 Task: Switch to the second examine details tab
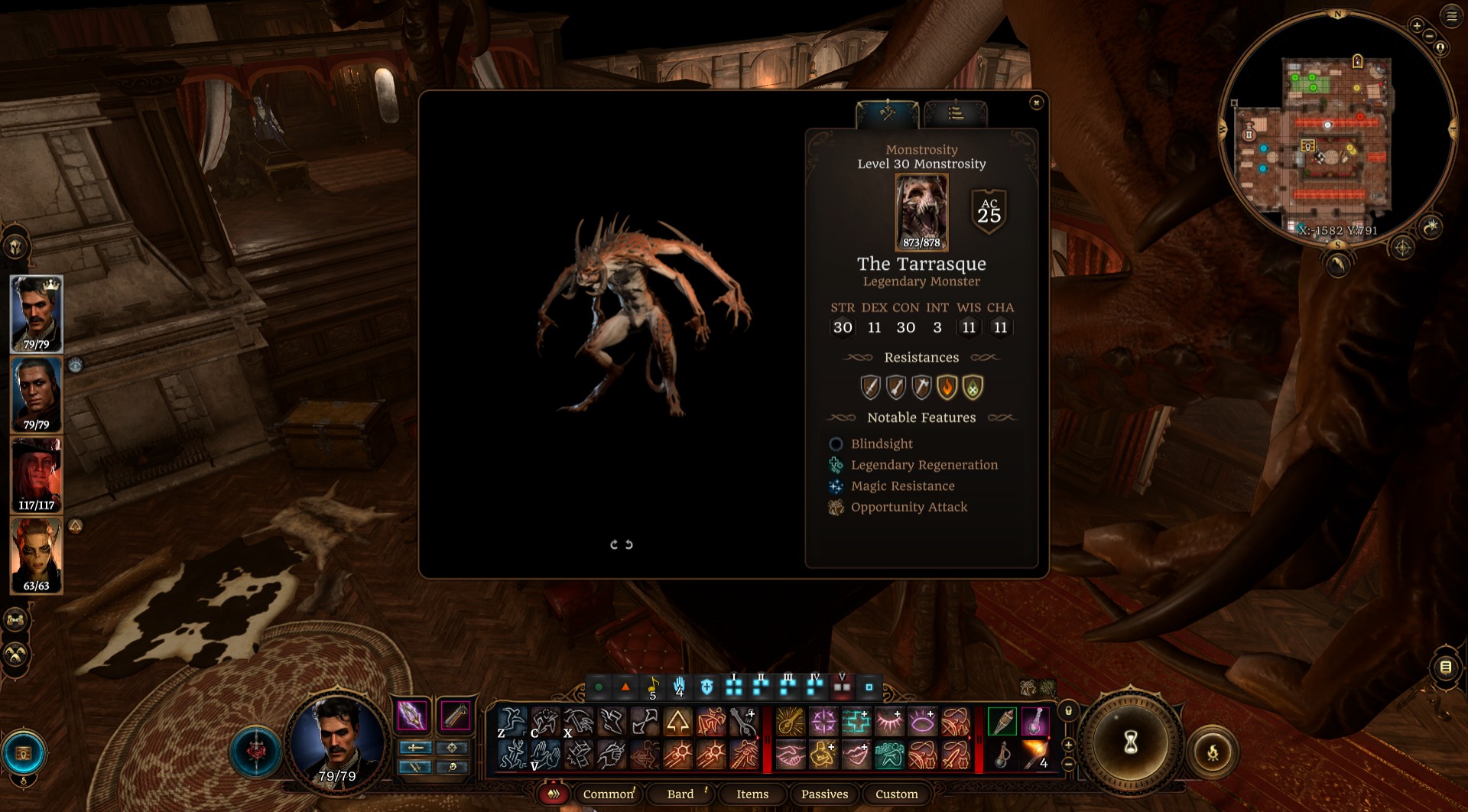(956, 114)
